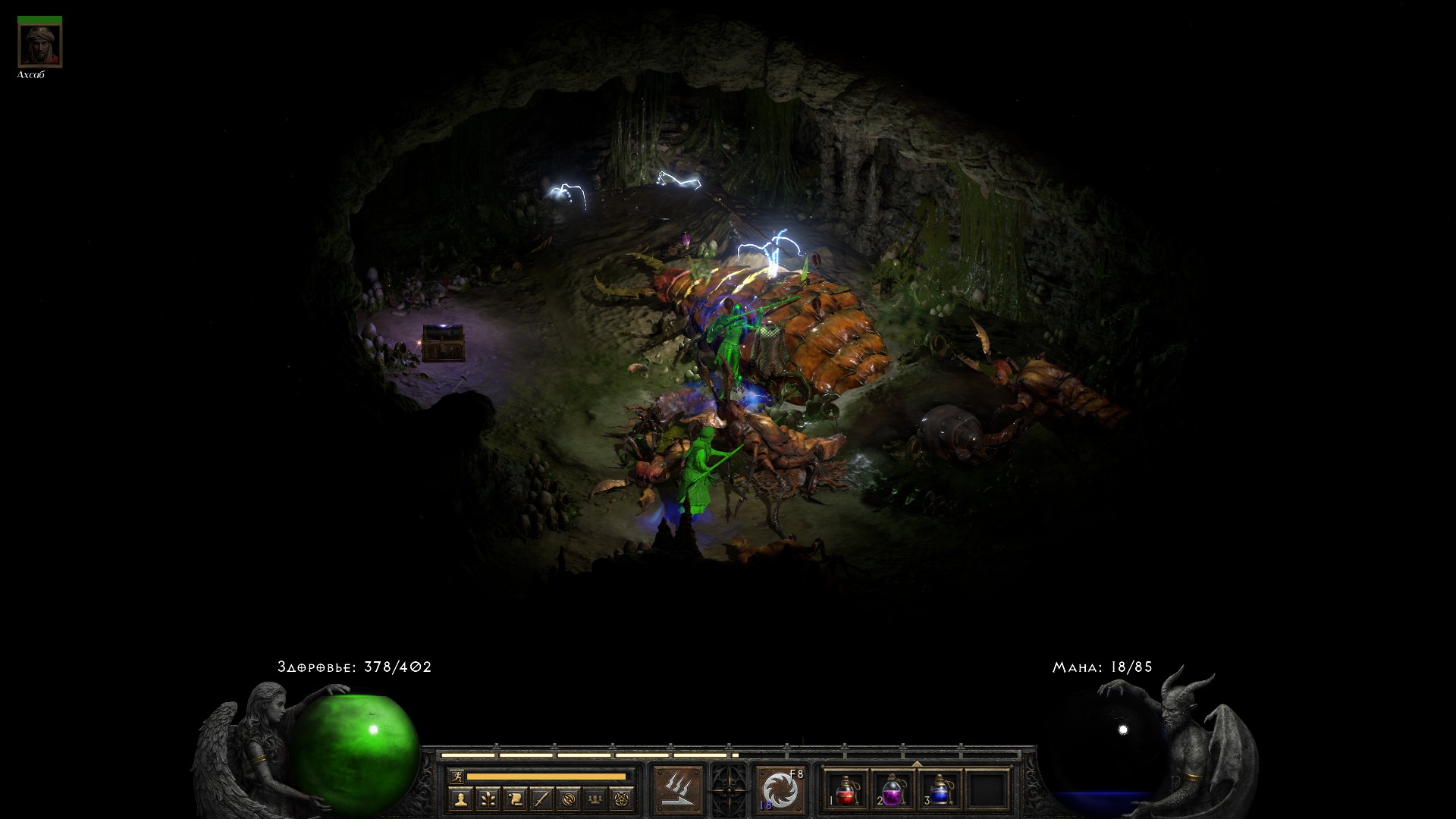Use the red healing potion in belt

point(846,790)
